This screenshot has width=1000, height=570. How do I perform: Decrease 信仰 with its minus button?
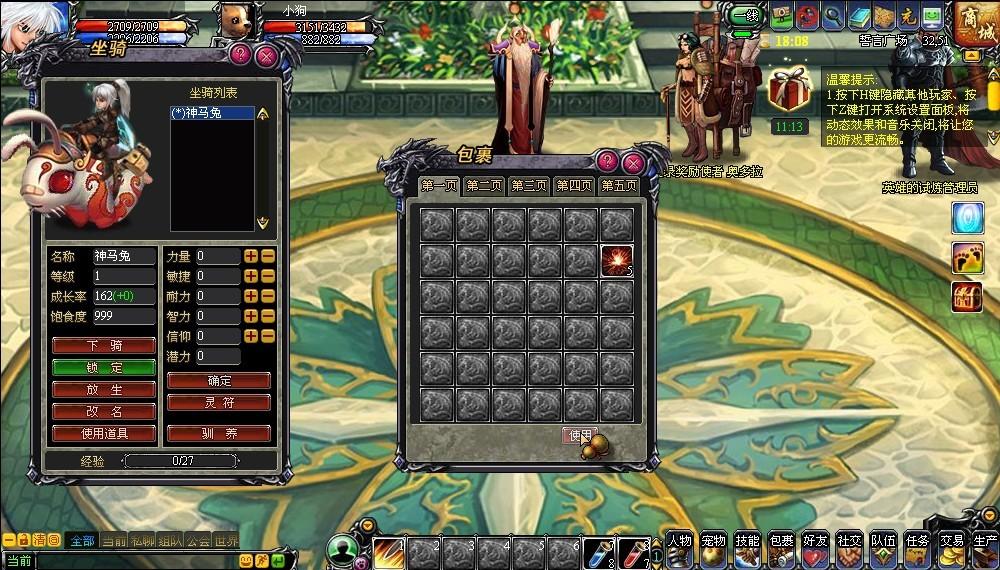coord(267,336)
